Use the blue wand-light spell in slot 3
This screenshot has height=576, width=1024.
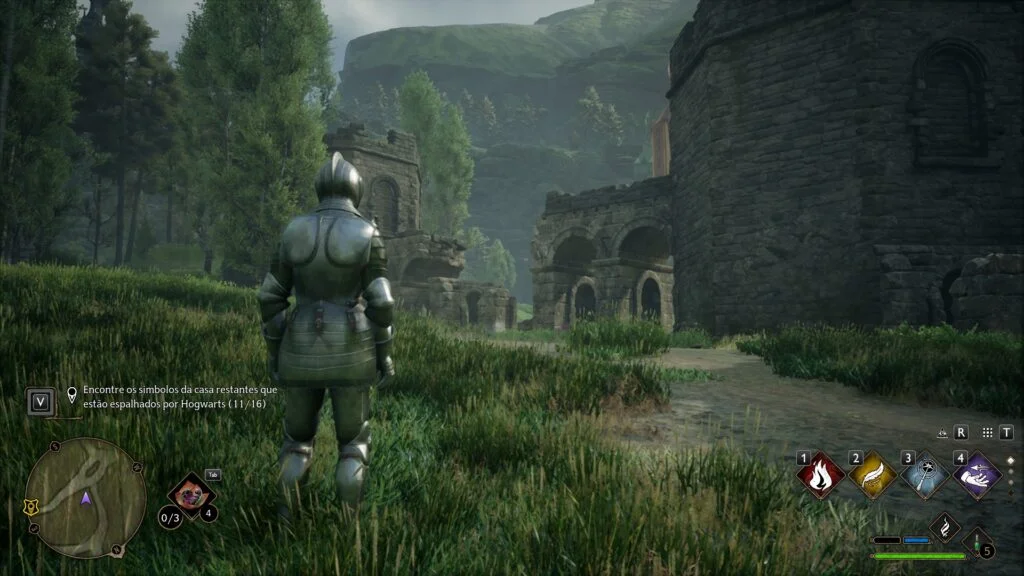(x=925, y=475)
